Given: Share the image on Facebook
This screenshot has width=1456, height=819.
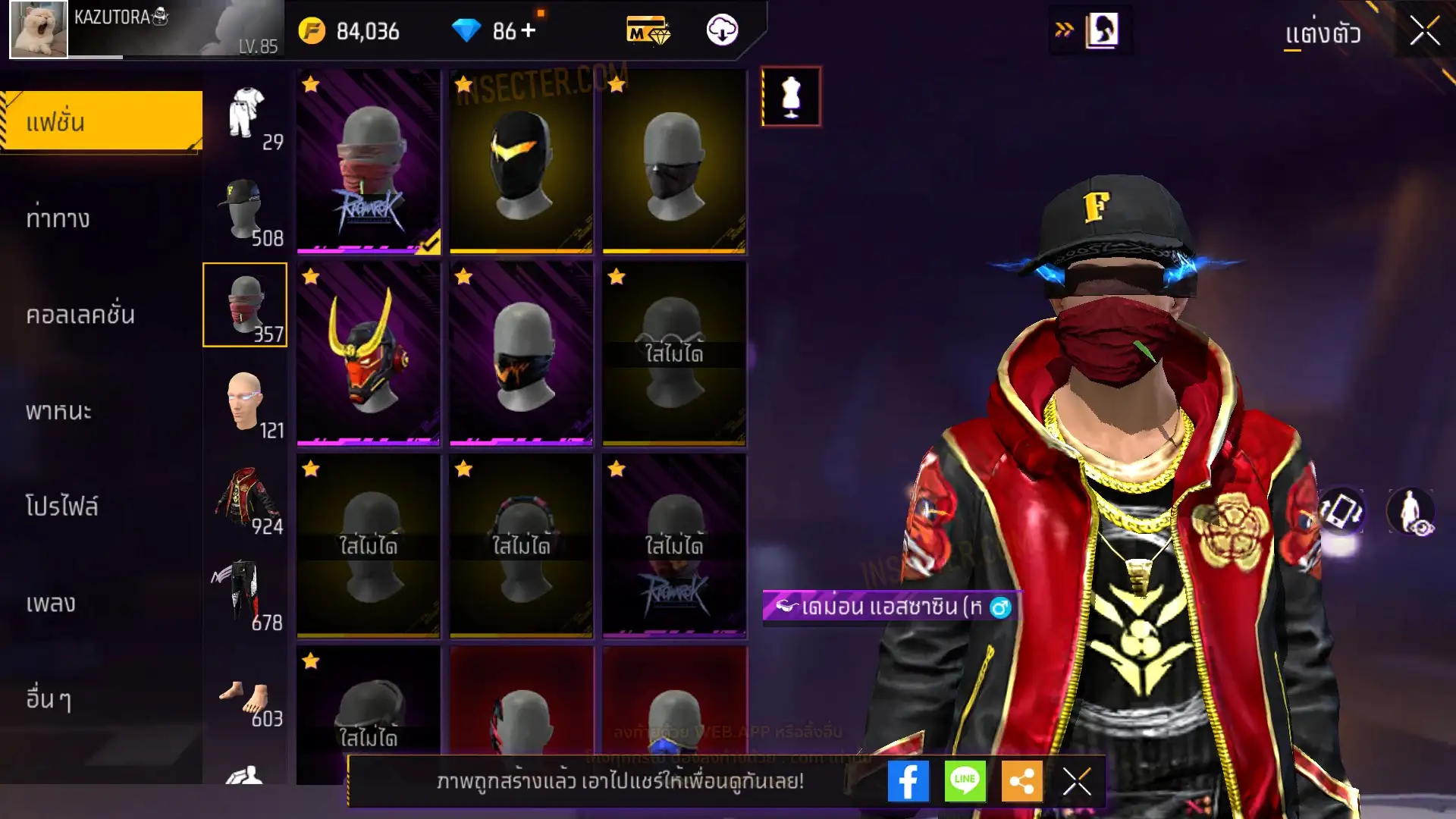Looking at the screenshot, I should click(x=908, y=781).
